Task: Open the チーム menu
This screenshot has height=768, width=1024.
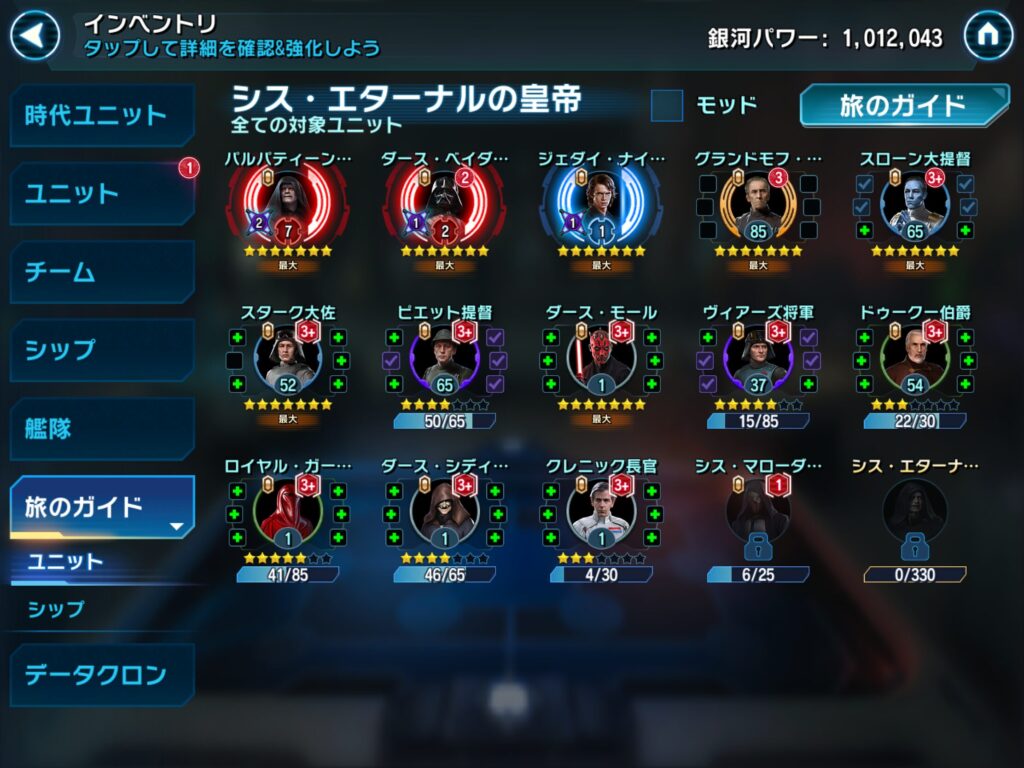Action: click(101, 272)
